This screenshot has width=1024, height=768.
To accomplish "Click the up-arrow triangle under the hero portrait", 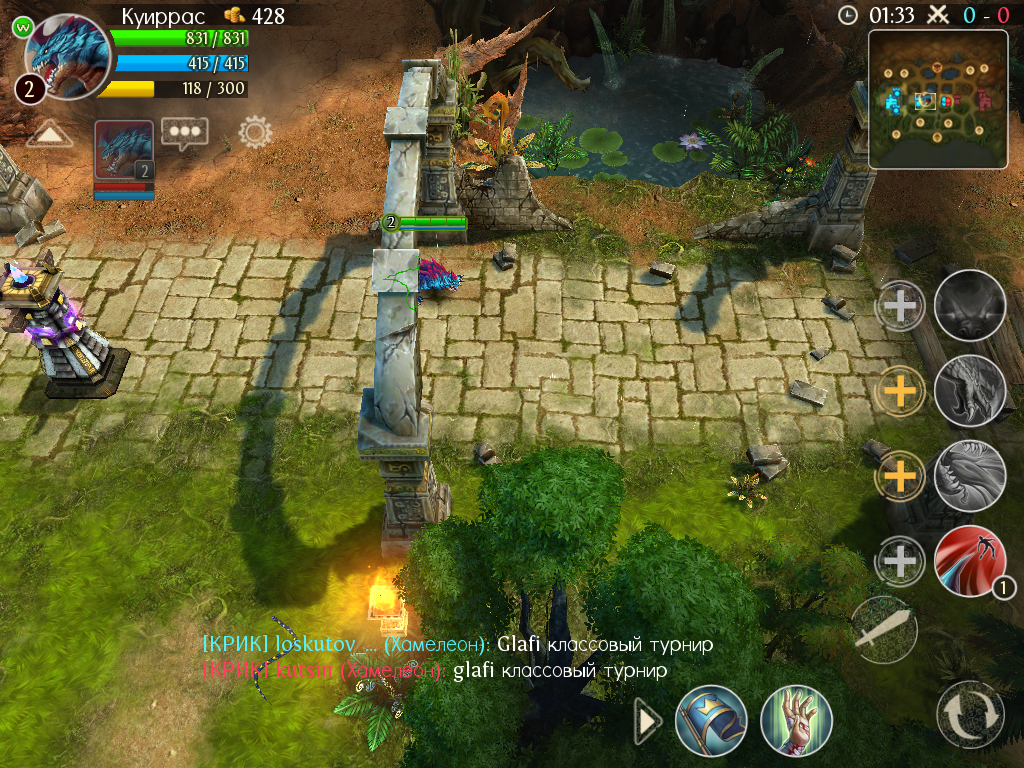I will [49, 134].
